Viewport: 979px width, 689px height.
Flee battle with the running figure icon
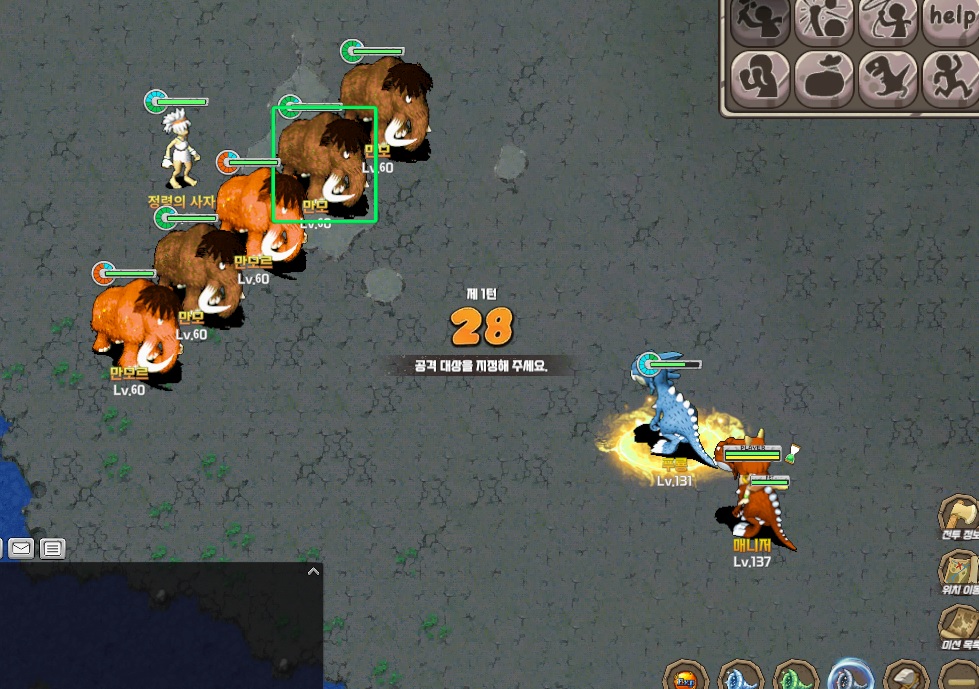click(950, 77)
